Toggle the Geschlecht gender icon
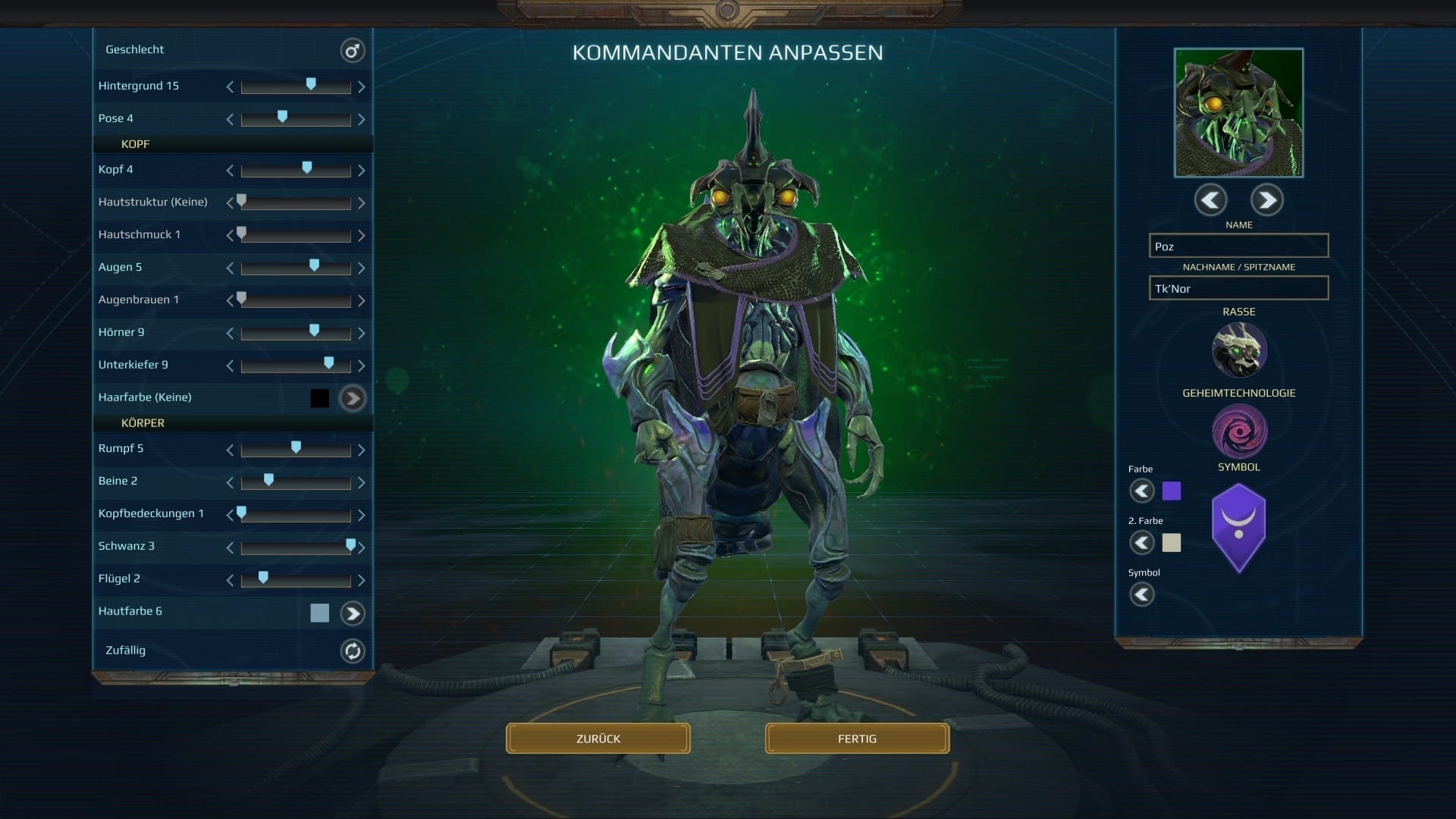Screen dimensions: 1456x819 352,51
